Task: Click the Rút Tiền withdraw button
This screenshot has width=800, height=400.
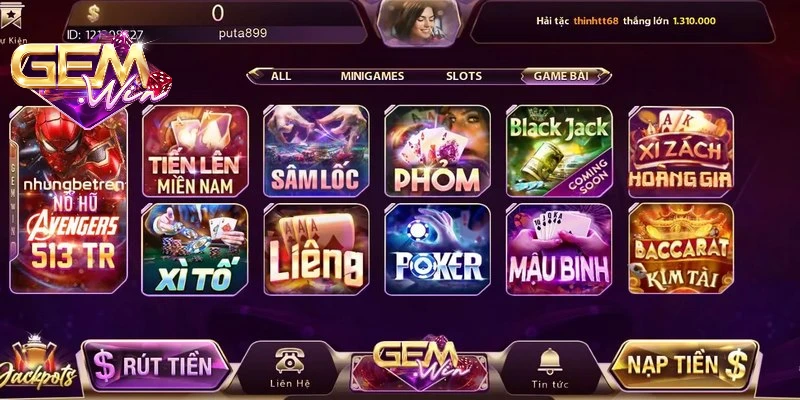Action: pyautogui.click(x=154, y=365)
